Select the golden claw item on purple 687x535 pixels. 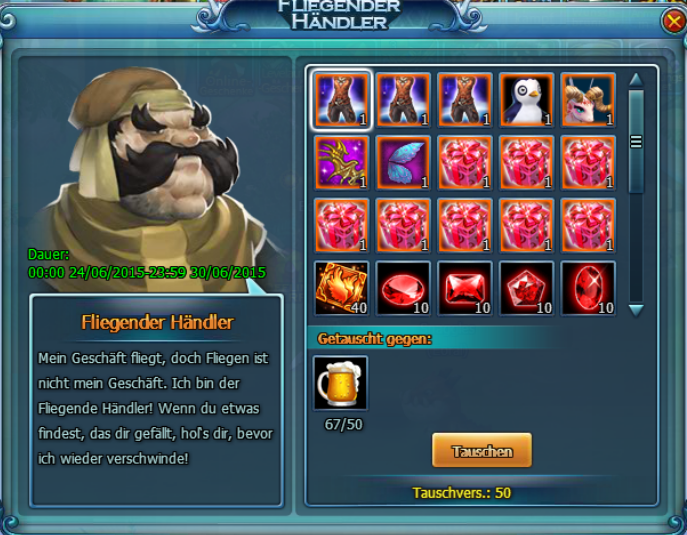(342, 162)
